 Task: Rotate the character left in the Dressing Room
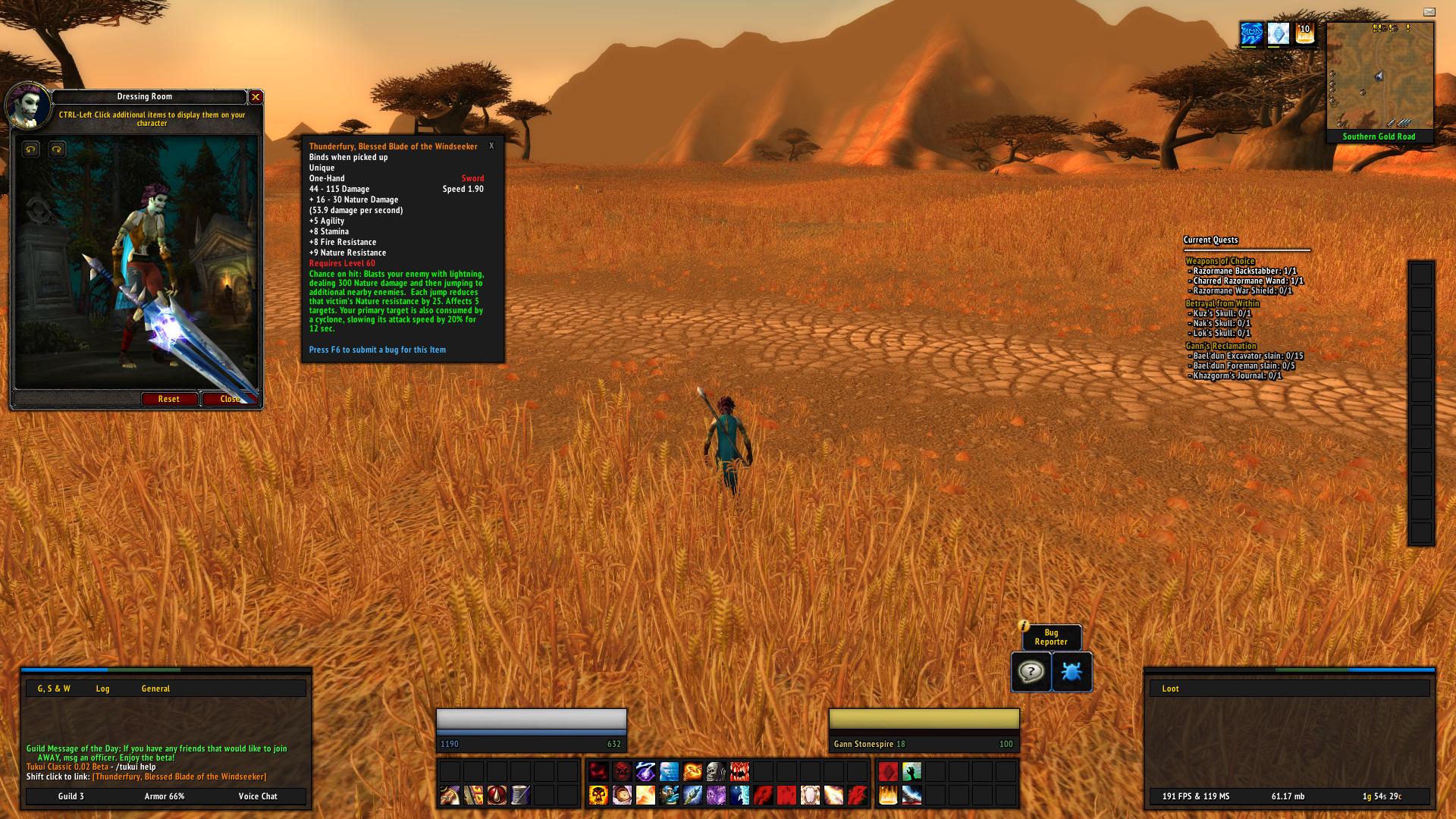click(x=29, y=149)
